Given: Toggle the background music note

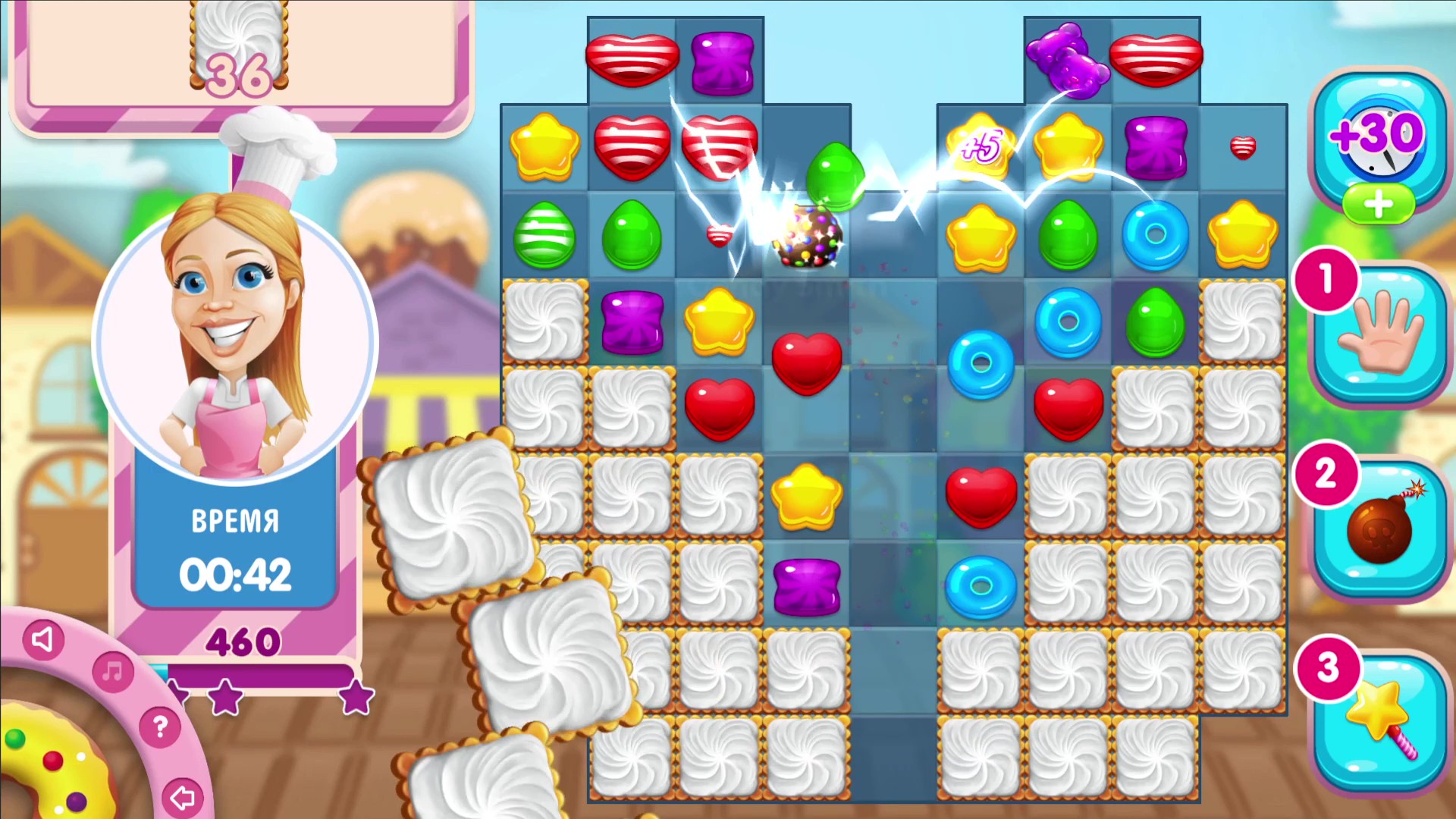Looking at the screenshot, I should pyautogui.click(x=112, y=671).
